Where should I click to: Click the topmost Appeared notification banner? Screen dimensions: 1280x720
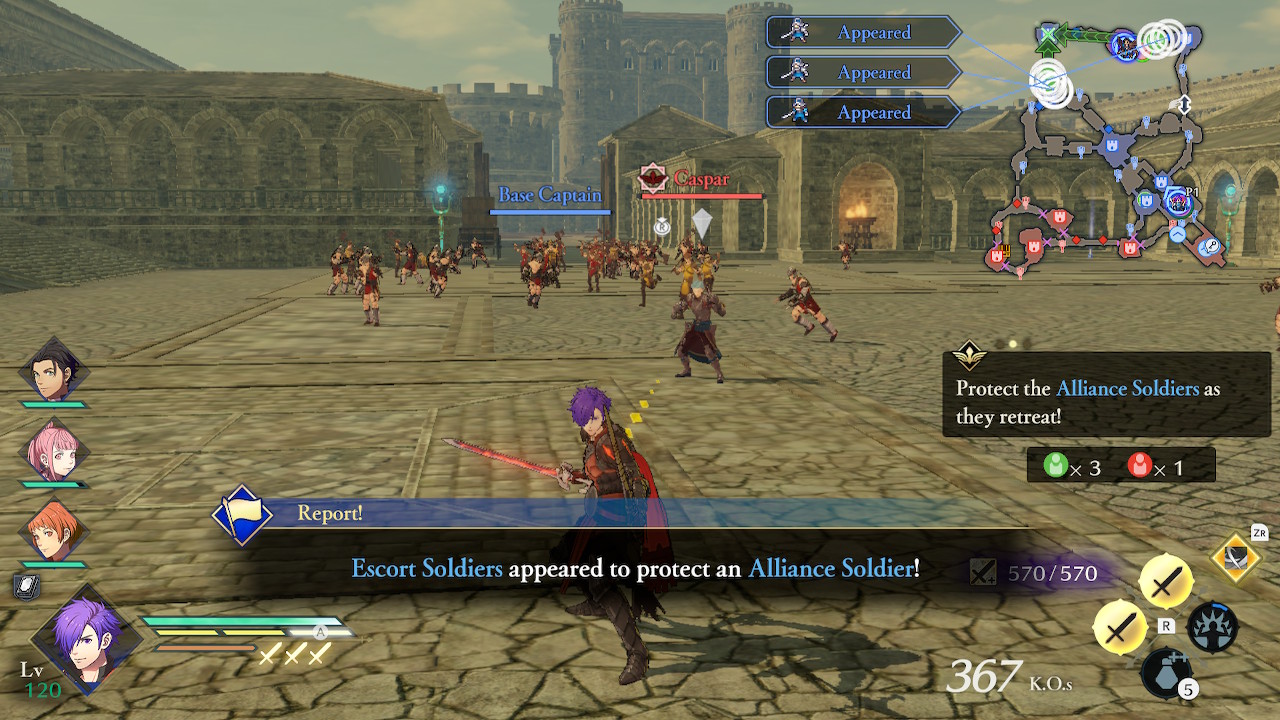click(862, 32)
